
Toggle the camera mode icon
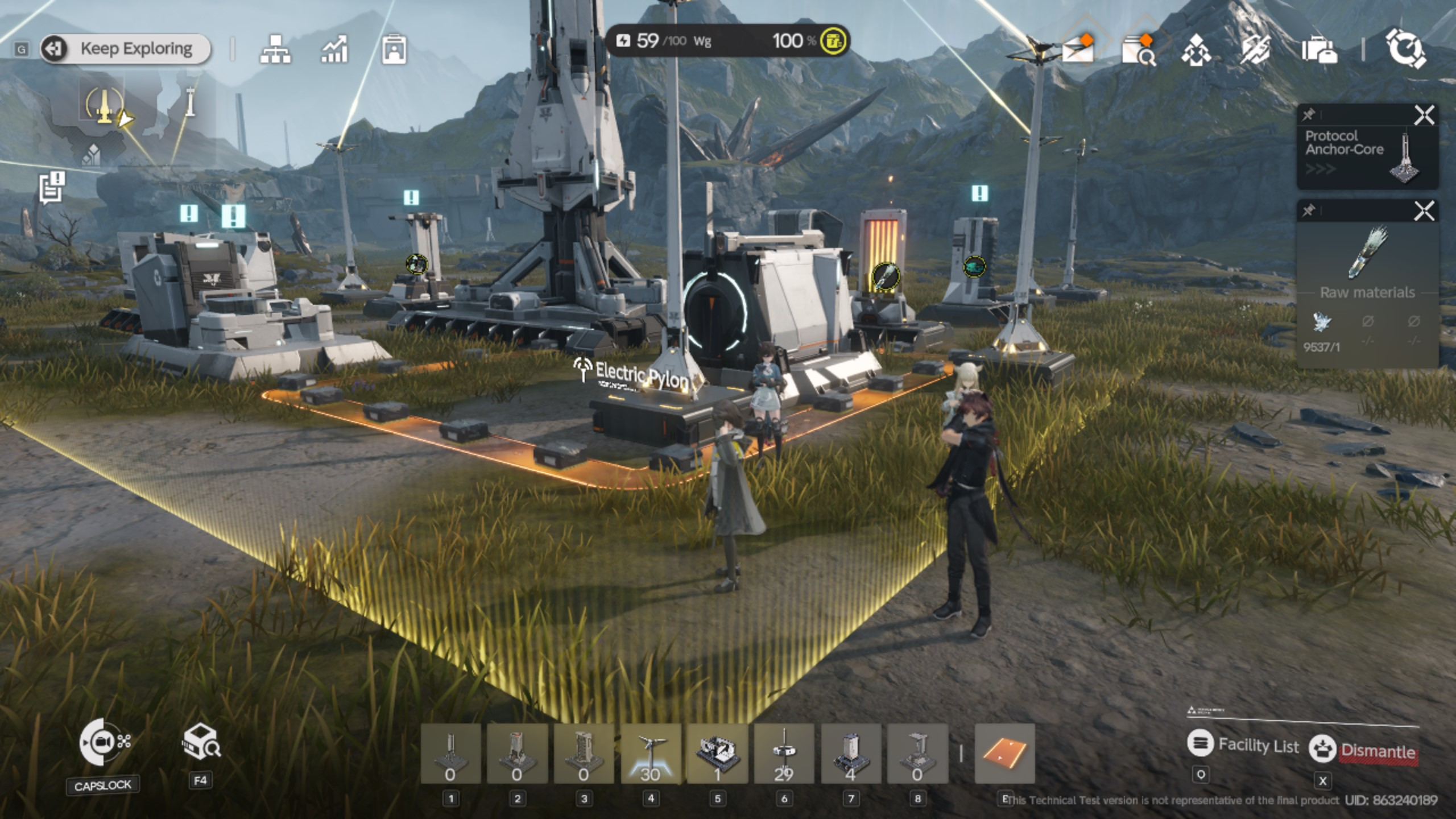[x=103, y=742]
